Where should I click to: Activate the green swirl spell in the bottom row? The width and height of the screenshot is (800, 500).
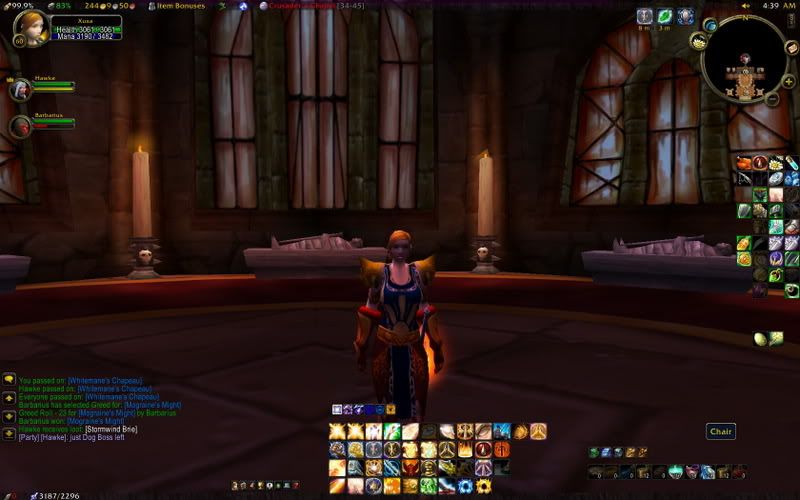428,486
